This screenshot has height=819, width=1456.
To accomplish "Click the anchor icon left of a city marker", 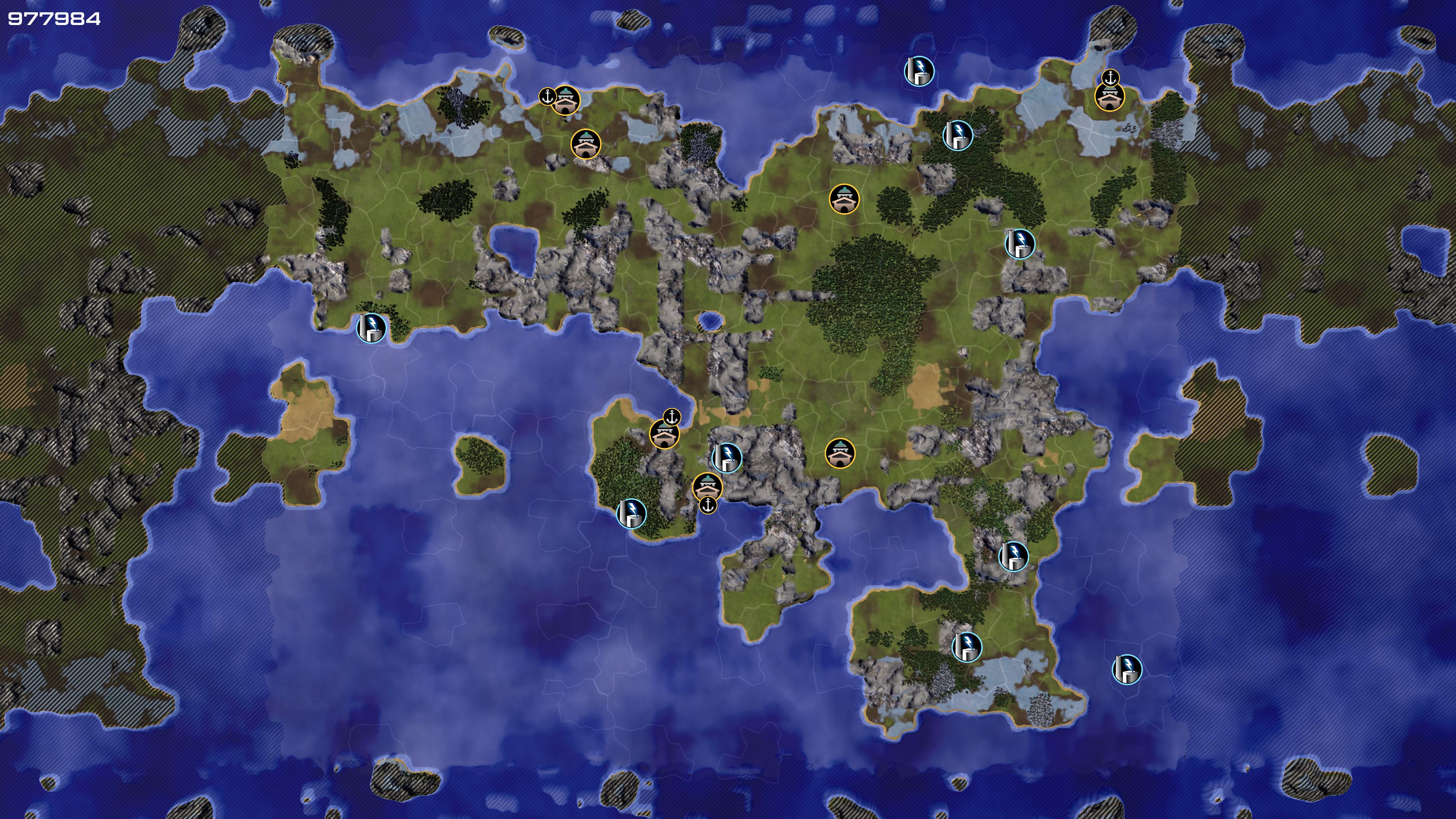I will click(x=546, y=97).
